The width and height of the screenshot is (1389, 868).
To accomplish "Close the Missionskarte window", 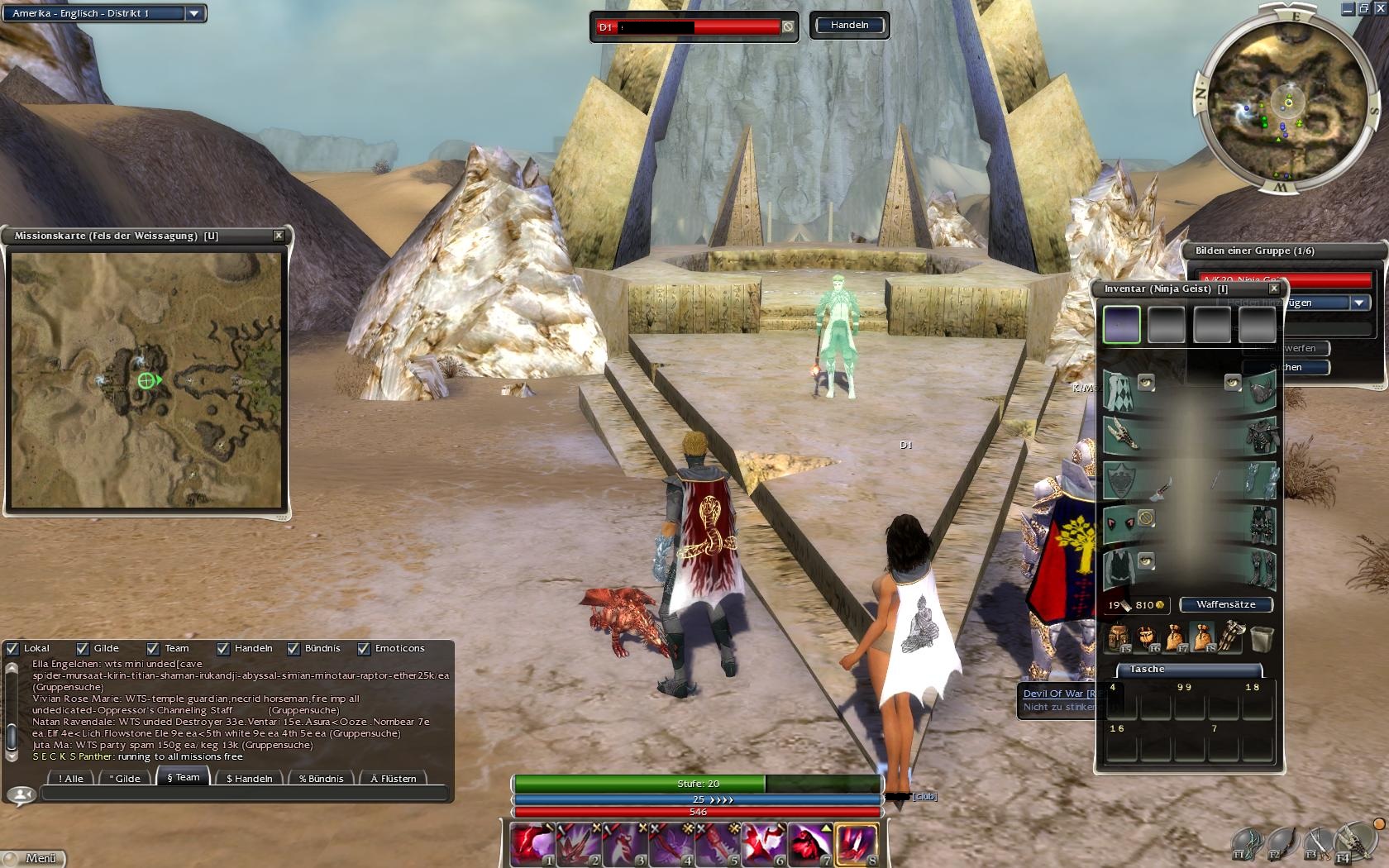I will click(x=279, y=236).
